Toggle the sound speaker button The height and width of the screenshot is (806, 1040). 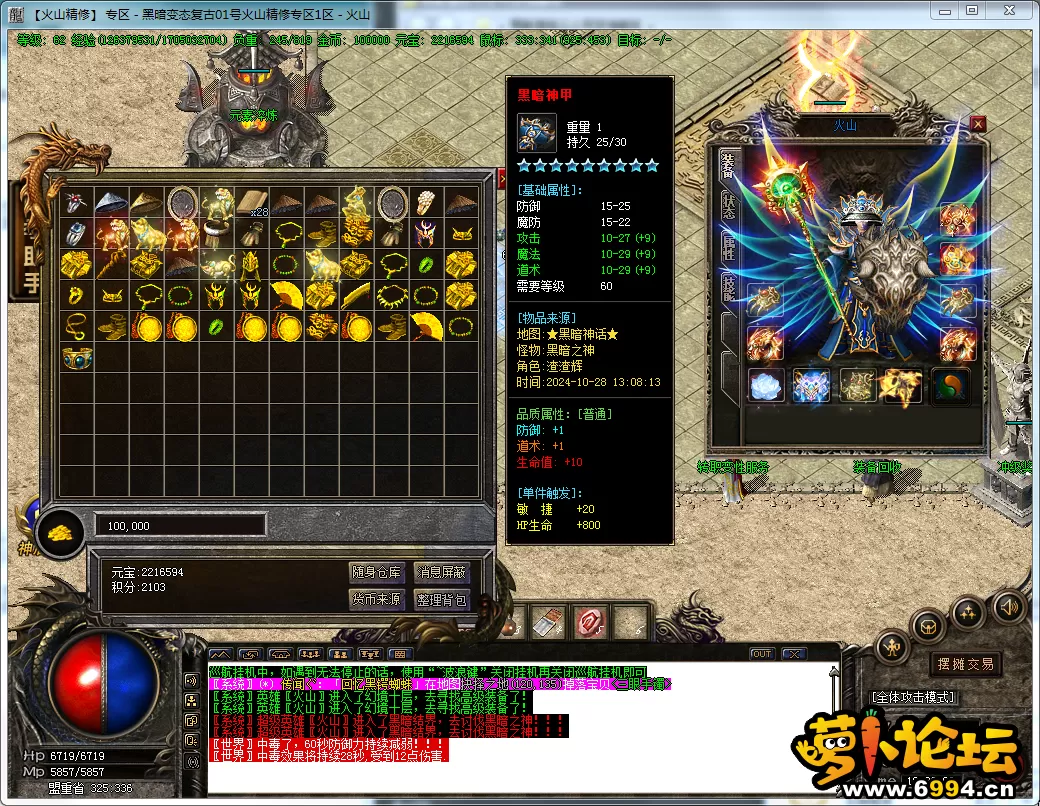(x=1009, y=606)
